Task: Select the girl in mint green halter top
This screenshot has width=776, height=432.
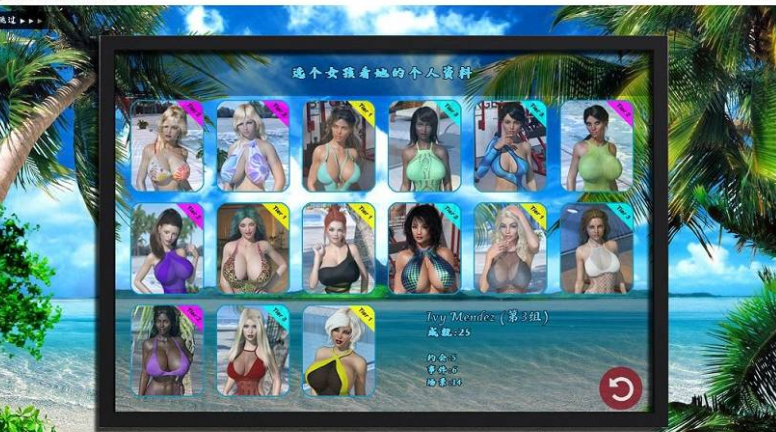Action: tap(424, 146)
